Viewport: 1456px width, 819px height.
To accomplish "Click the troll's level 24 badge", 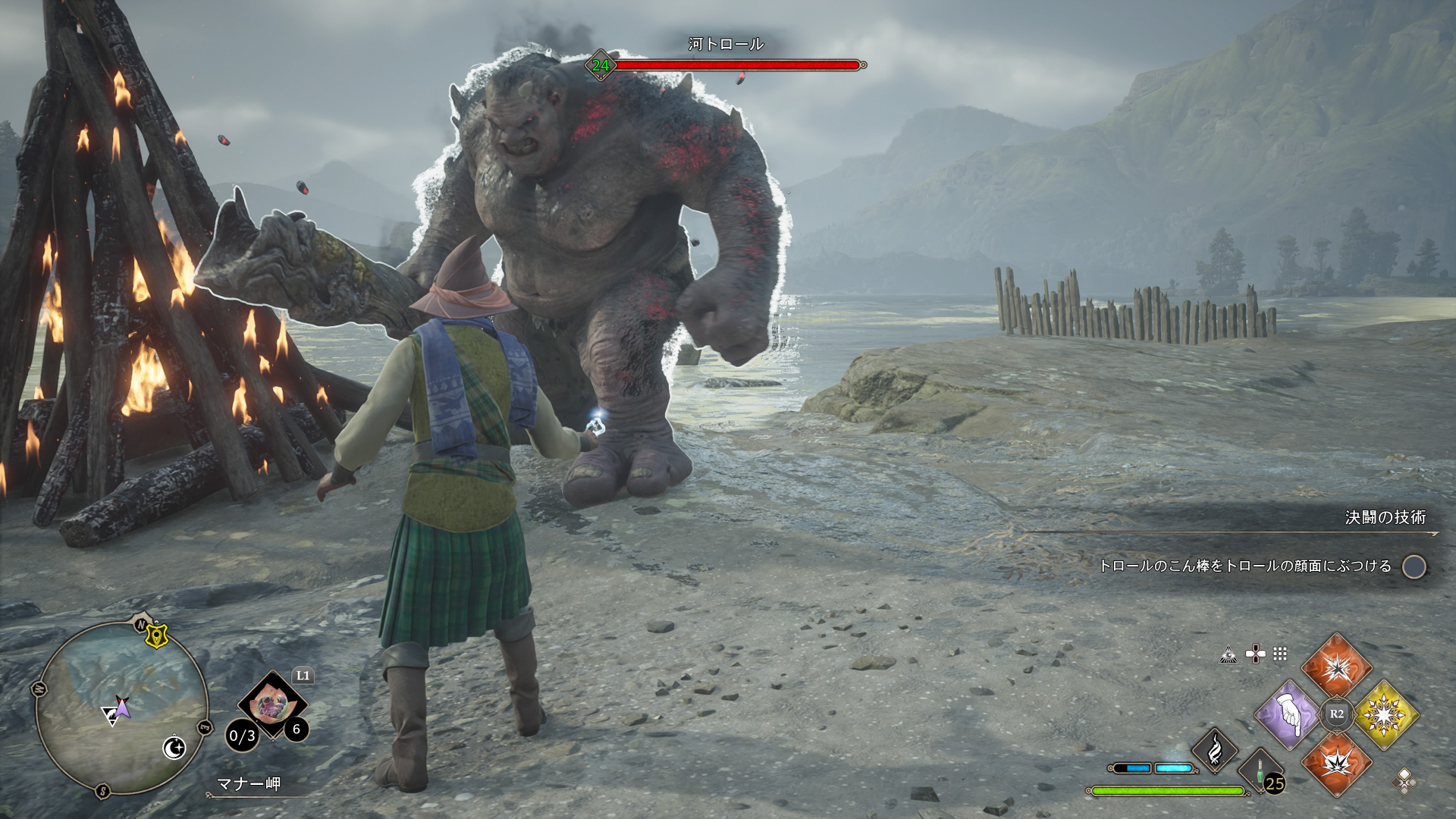I will click(601, 66).
